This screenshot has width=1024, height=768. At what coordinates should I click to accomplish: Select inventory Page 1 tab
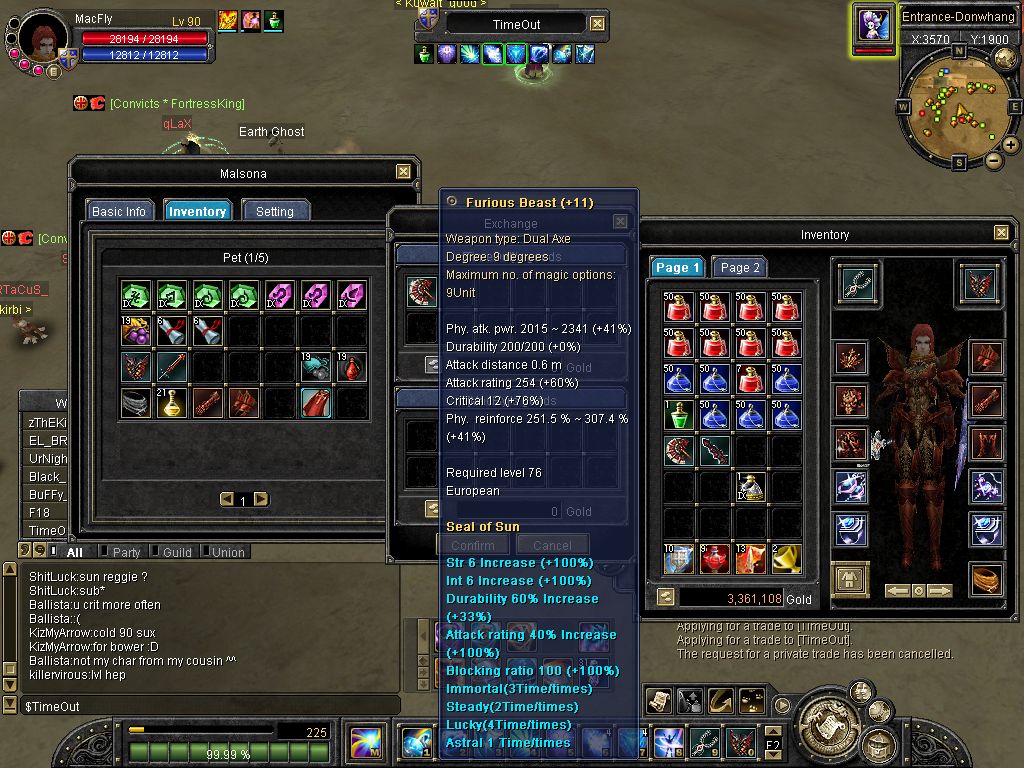tap(677, 267)
